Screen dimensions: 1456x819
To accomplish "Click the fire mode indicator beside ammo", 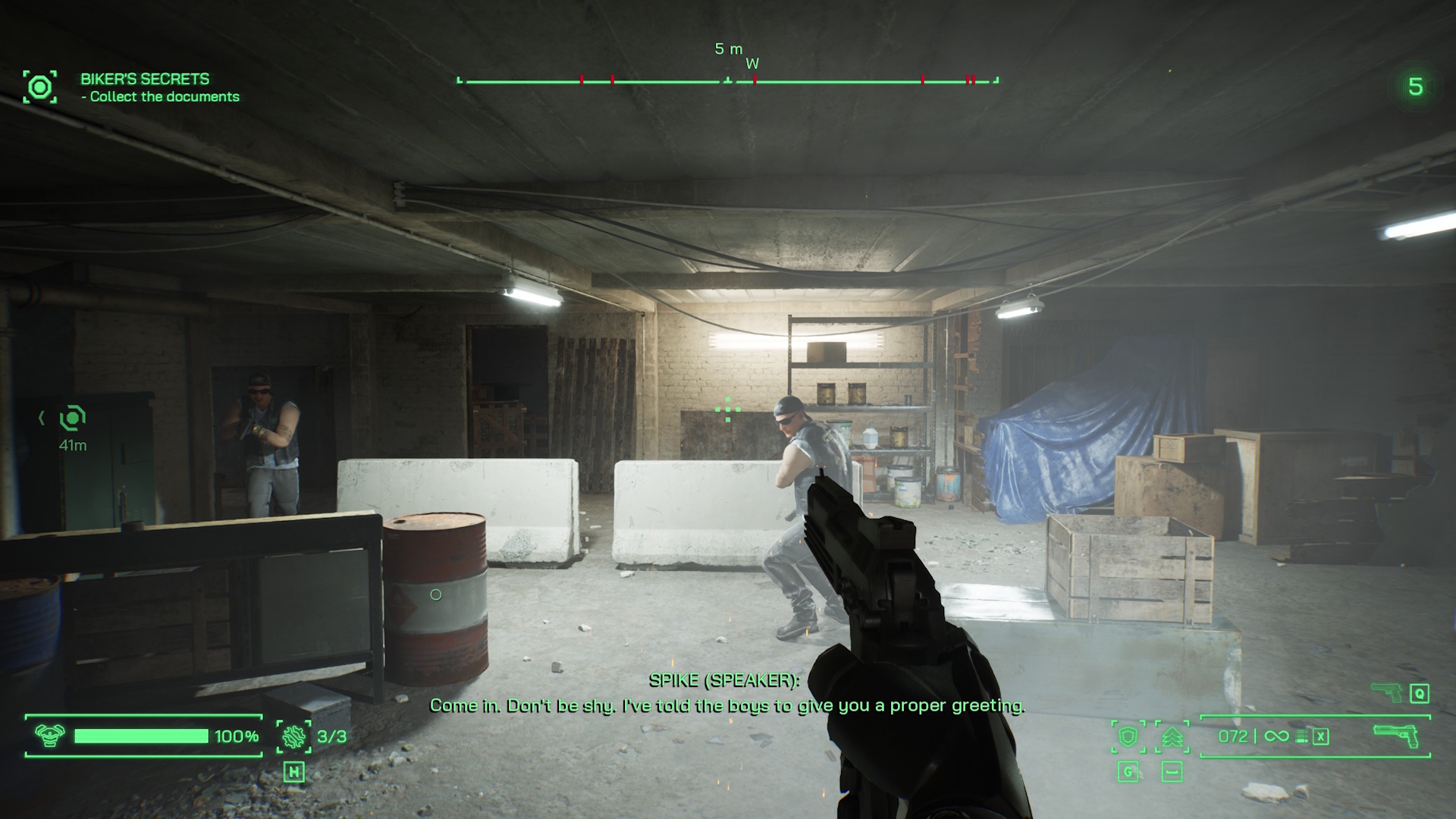I will [1302, 736].
